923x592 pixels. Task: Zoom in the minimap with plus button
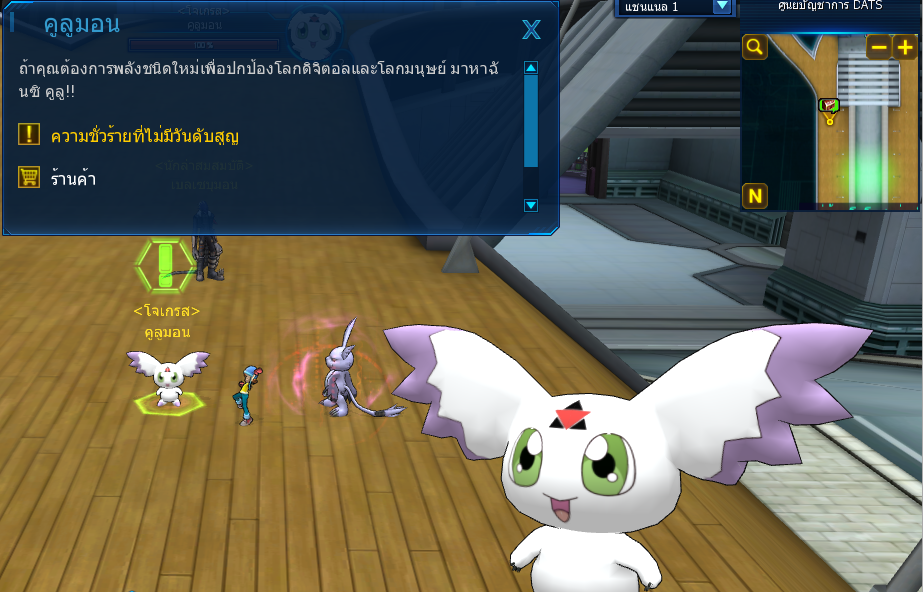[x=904, y=47]
